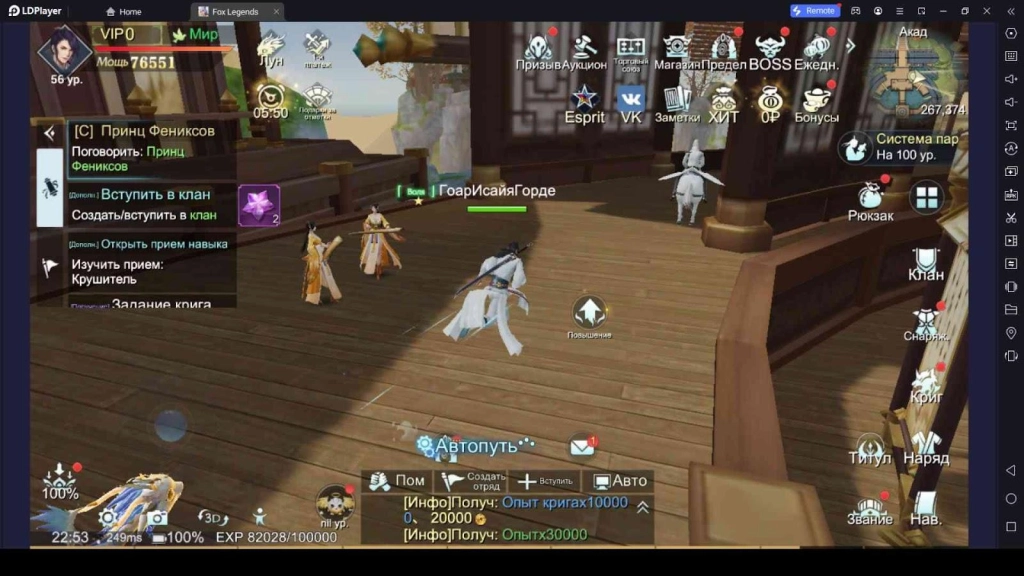
Task: Click the Создать отряд button
Action: point(470,481)
